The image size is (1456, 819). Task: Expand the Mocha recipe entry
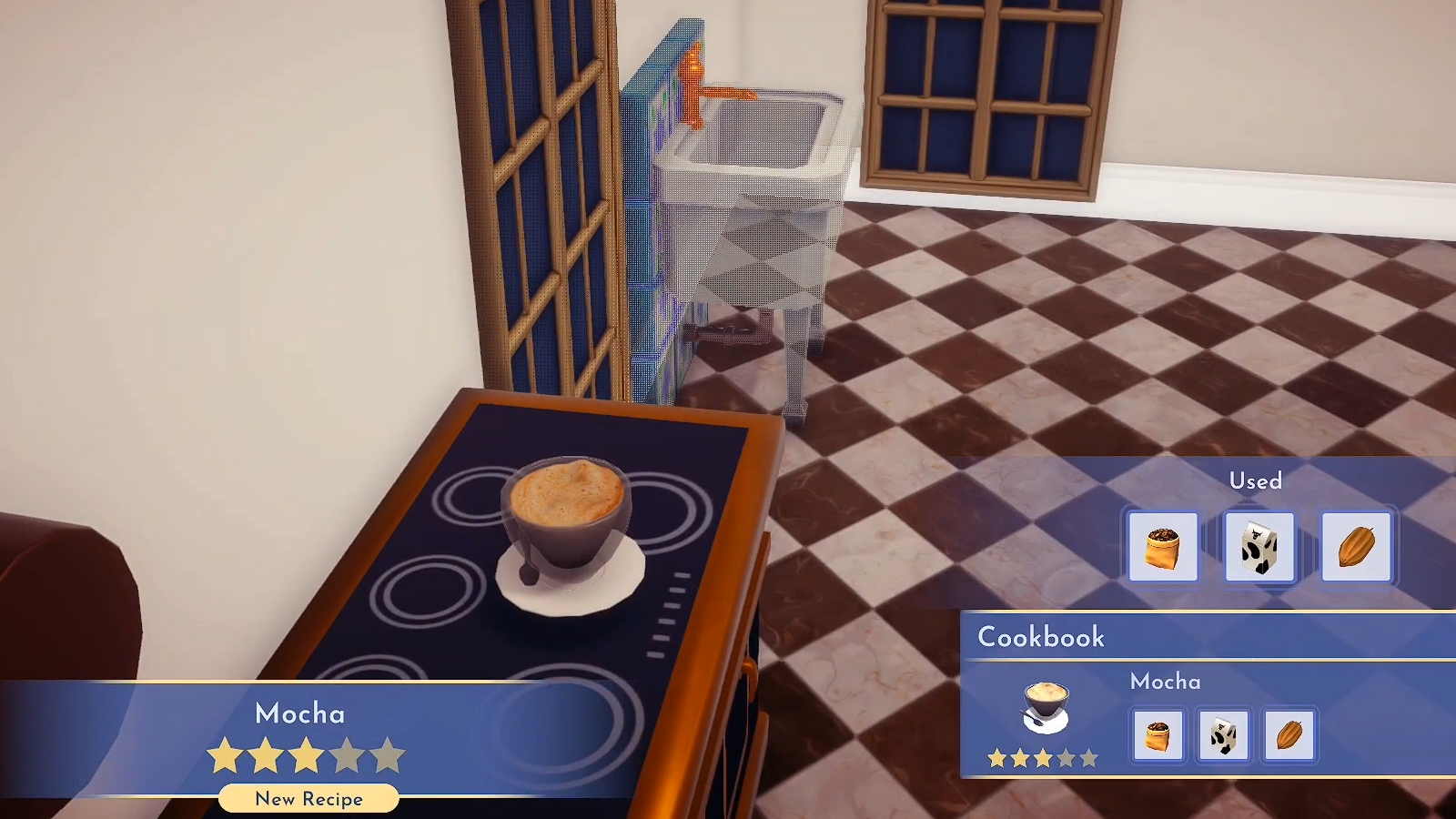pos(1165,682)
